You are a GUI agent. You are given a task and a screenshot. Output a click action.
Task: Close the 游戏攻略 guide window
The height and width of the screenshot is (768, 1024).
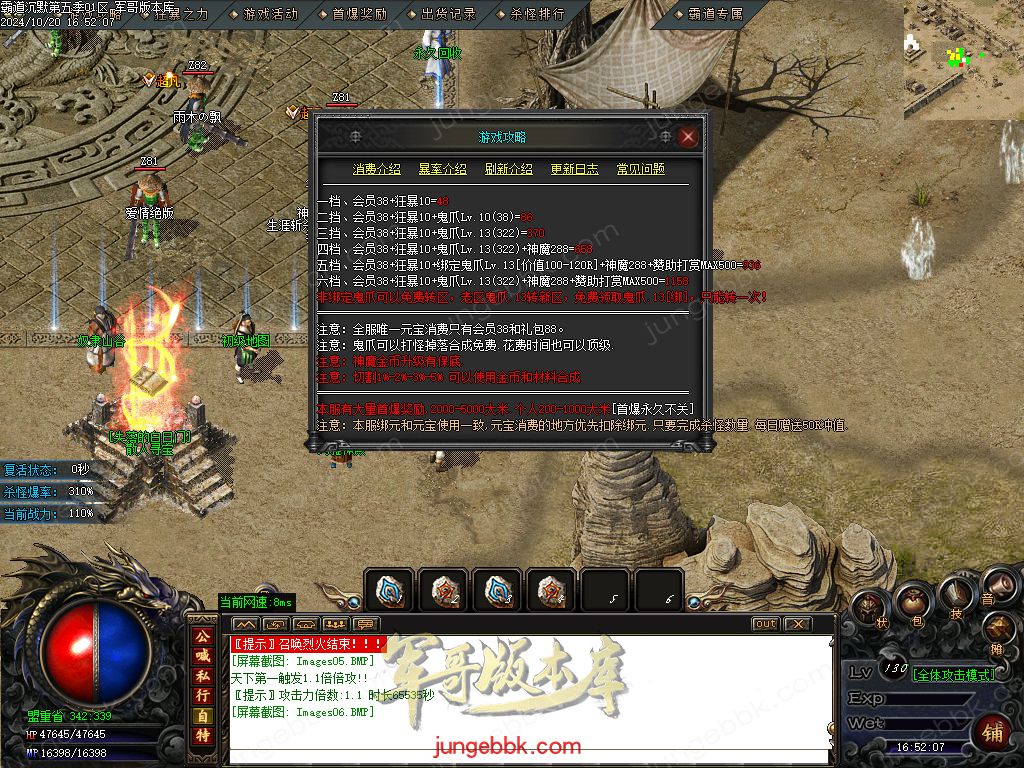point(688,137)
